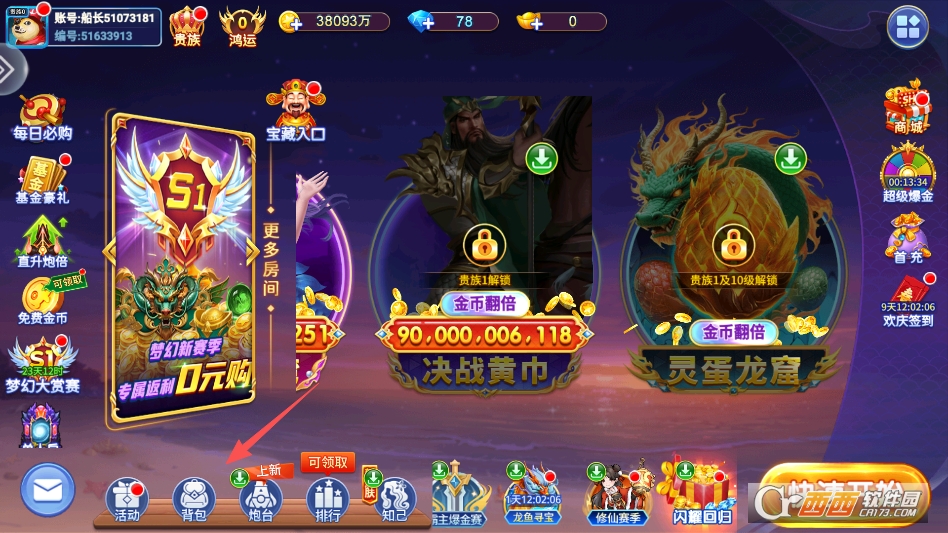Open the mail envelope button
Screen dimensions: 948x533
(x=48, y=490)
